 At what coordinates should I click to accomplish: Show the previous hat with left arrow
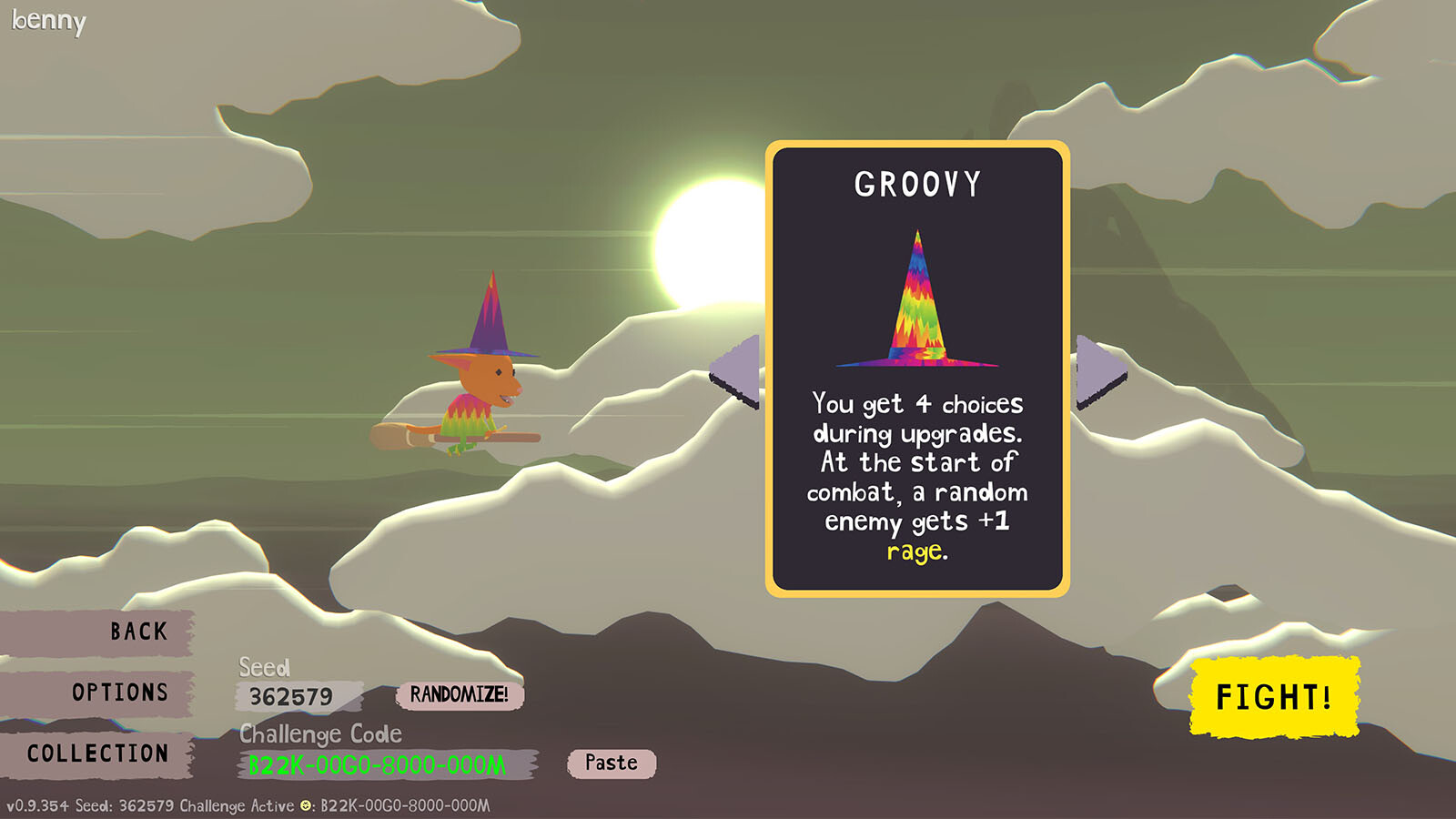click(738, 371)
